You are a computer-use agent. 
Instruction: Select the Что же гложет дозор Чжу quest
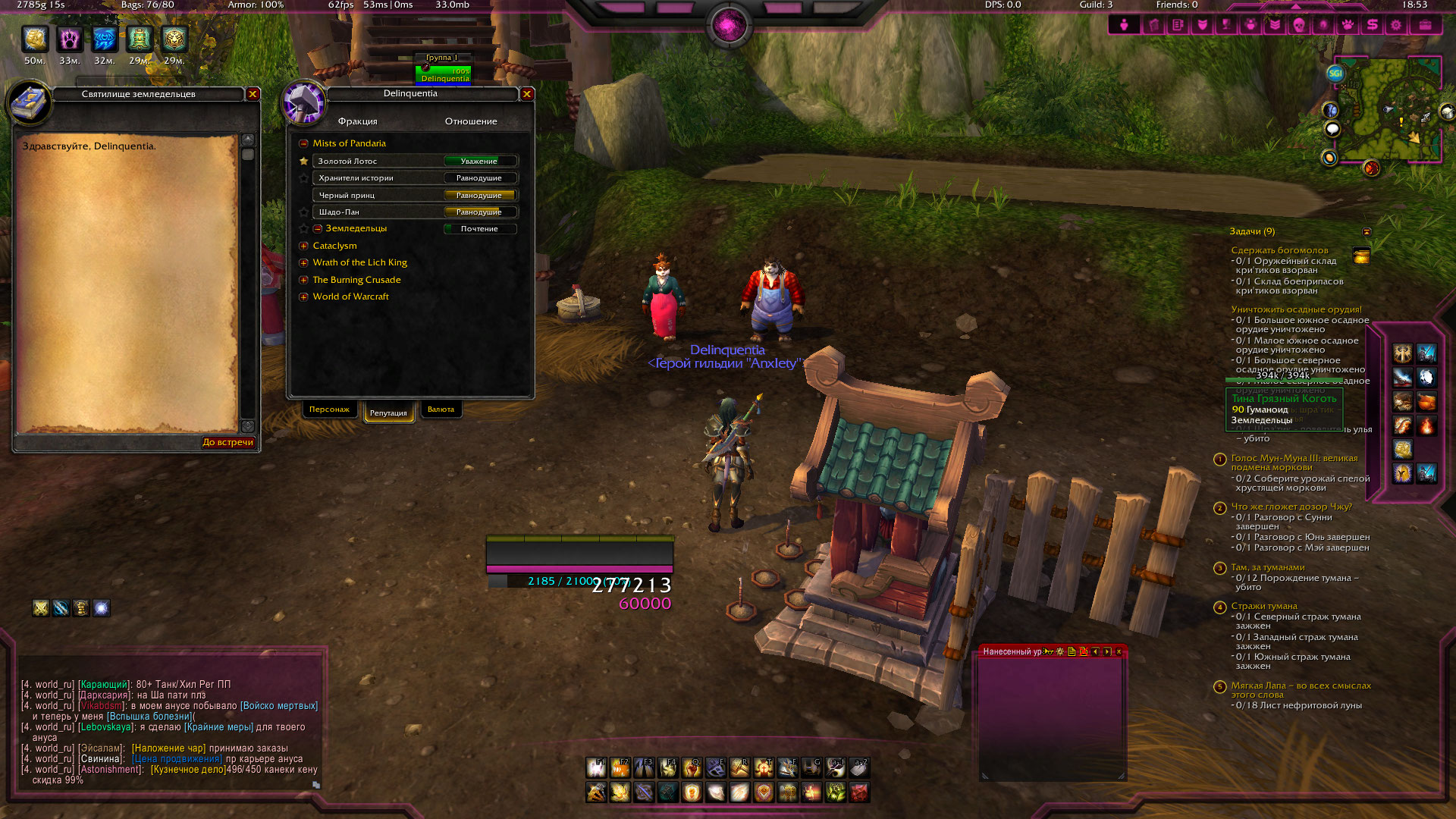point(1291,507)
